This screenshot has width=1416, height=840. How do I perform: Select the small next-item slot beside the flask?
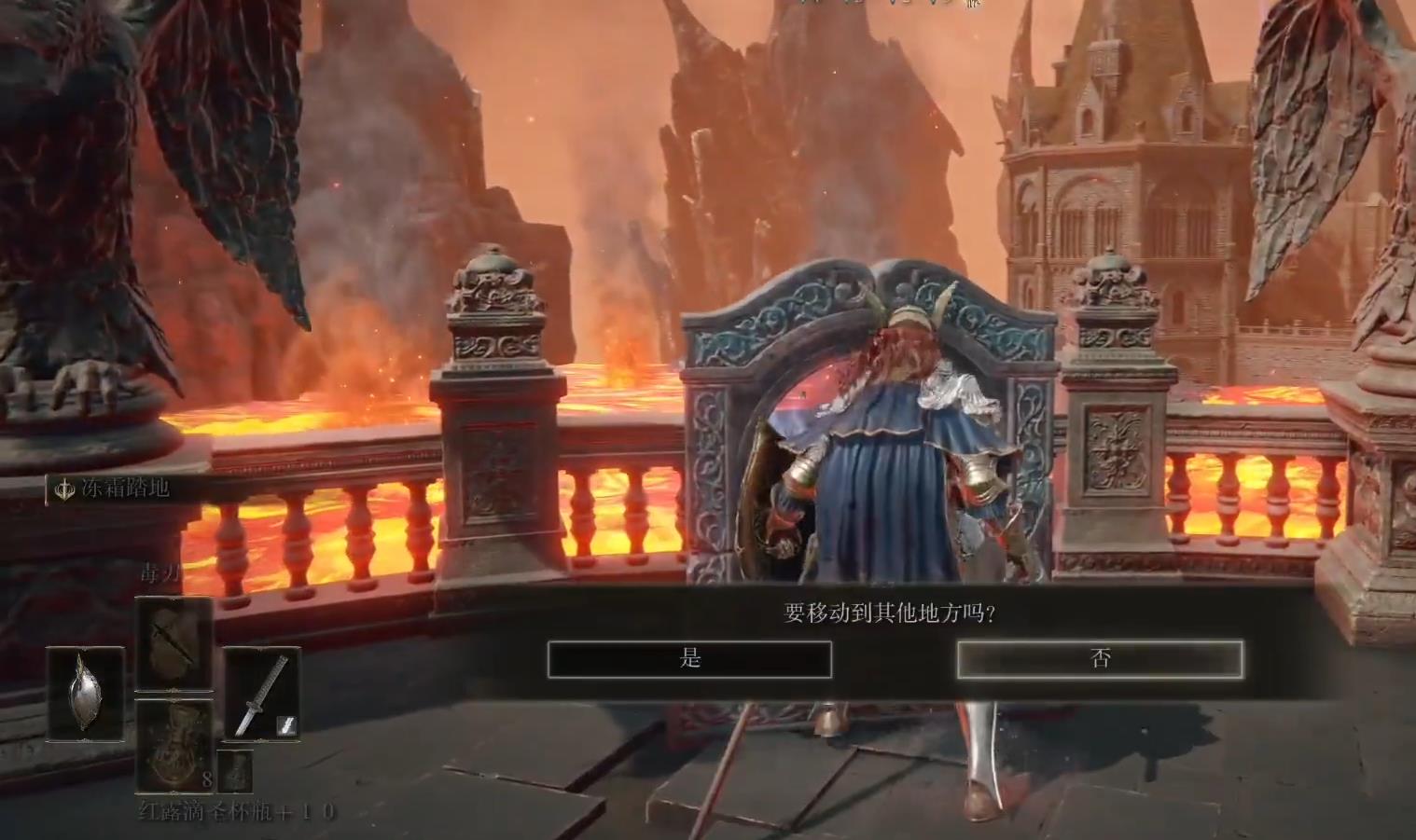[236, 770]
